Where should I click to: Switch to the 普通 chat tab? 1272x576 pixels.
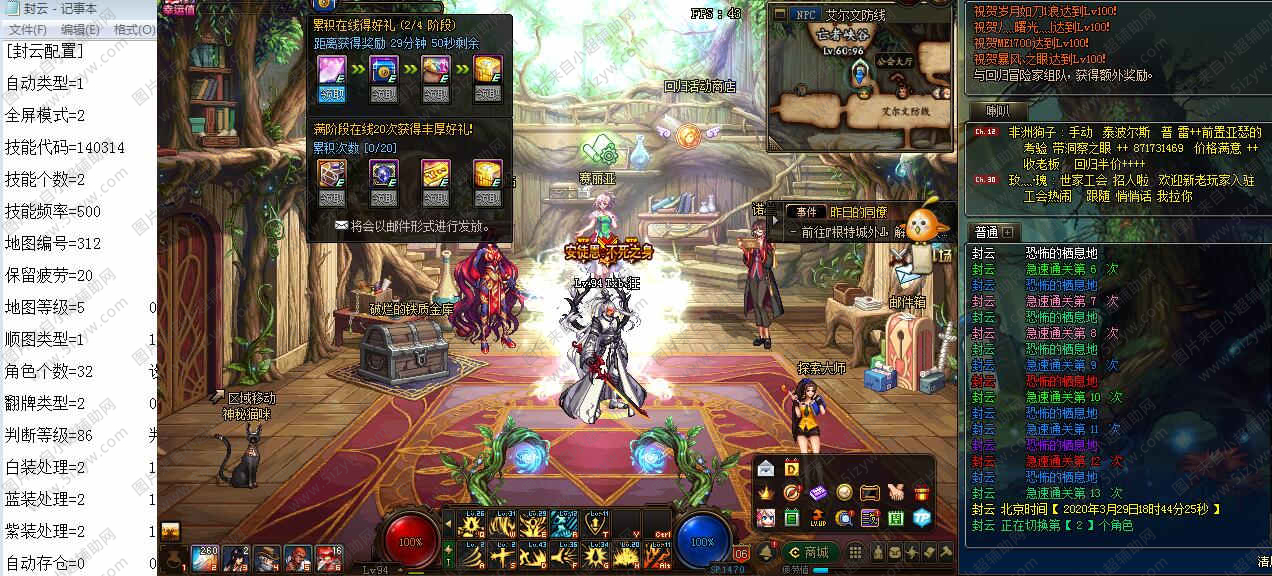(x=987, y=232)
